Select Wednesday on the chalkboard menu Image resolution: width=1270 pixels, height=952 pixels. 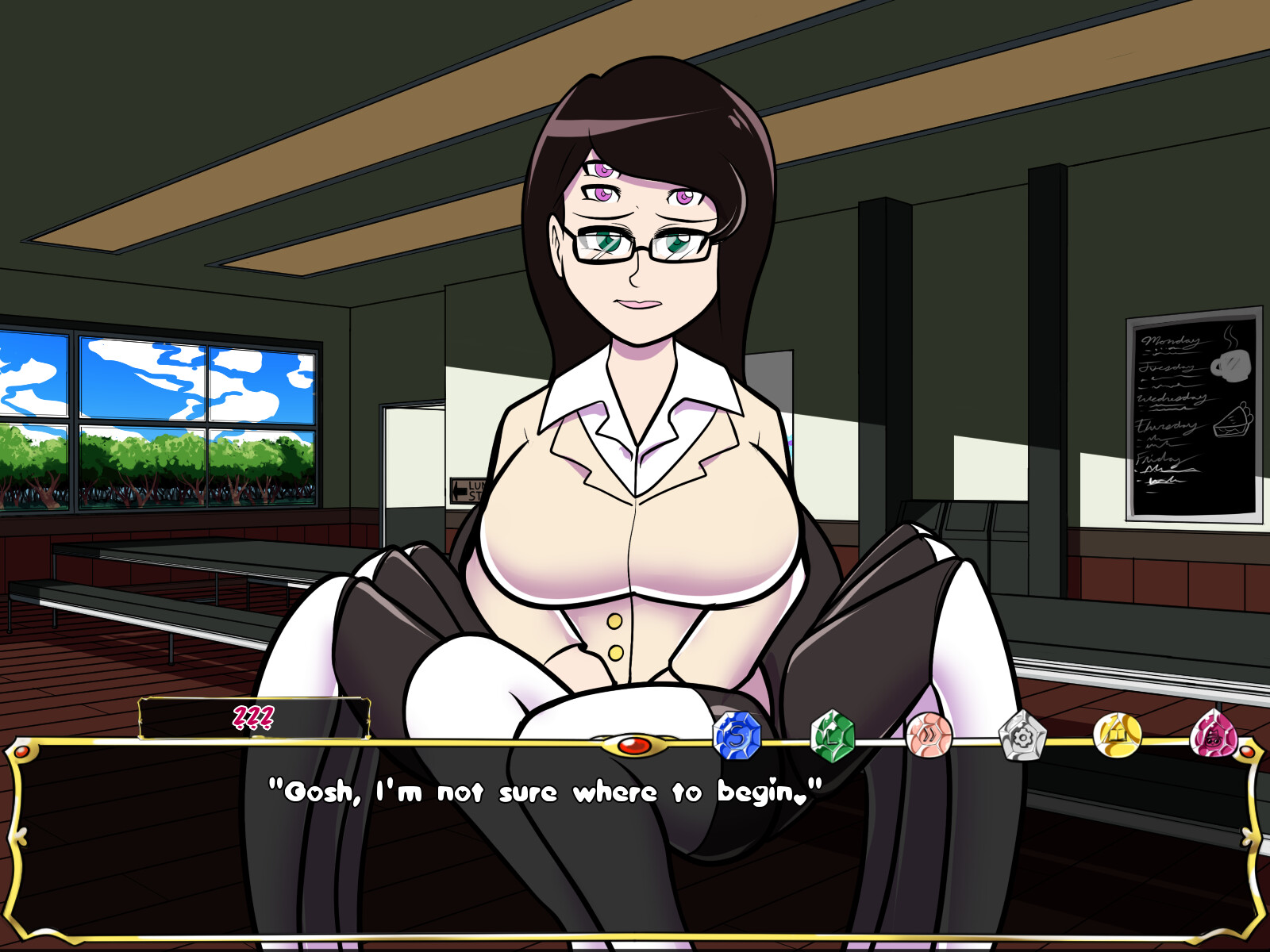(x=1172, y=399)
